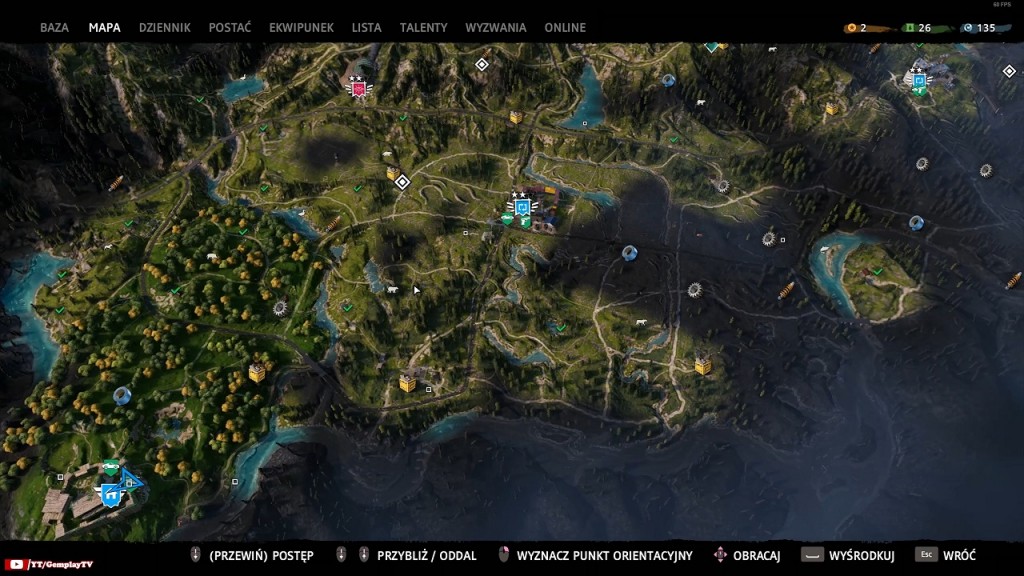Image resolution: width=1024 pixels, height=576 pixels.
Task: Open the BAZA tab
Action: point(54,28)
